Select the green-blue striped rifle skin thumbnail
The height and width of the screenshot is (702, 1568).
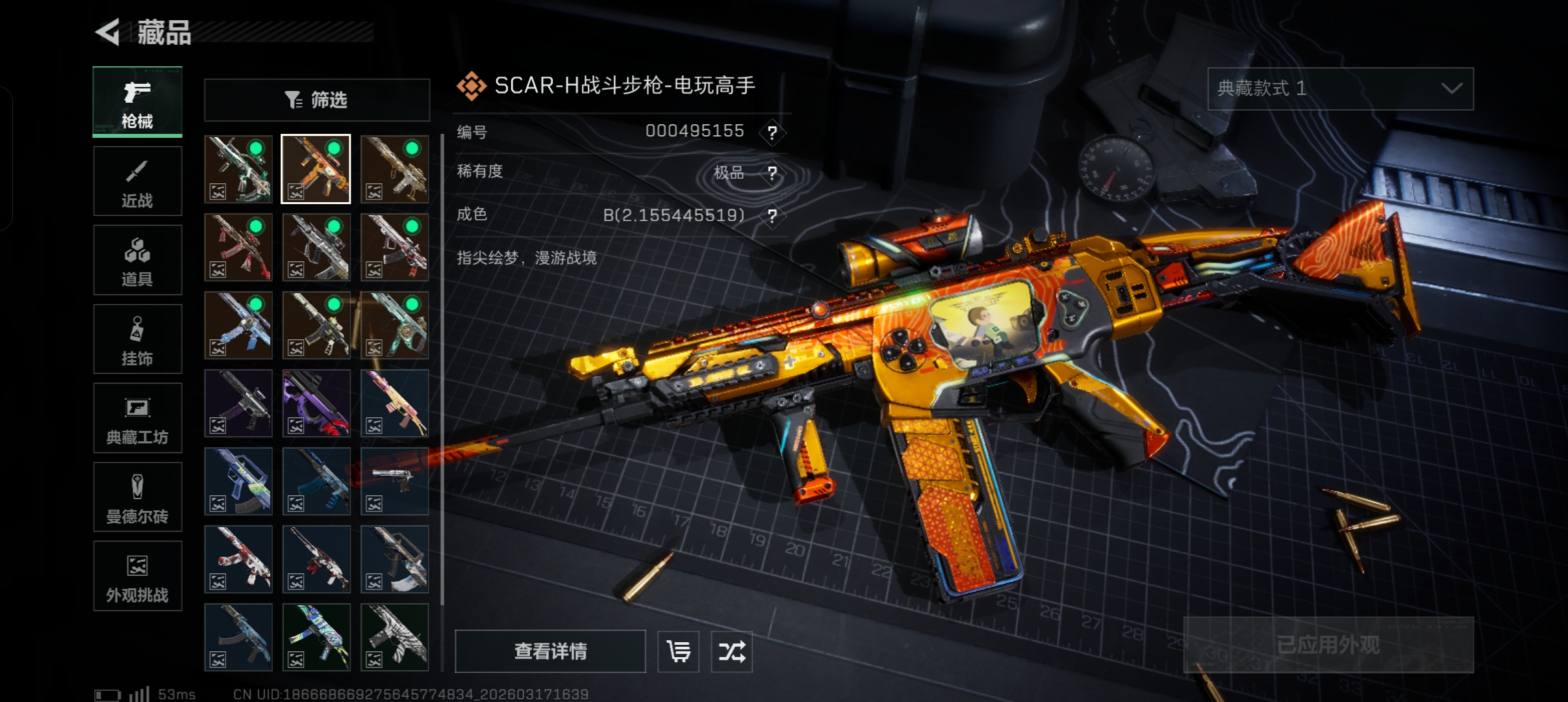(x=316, y=637)
